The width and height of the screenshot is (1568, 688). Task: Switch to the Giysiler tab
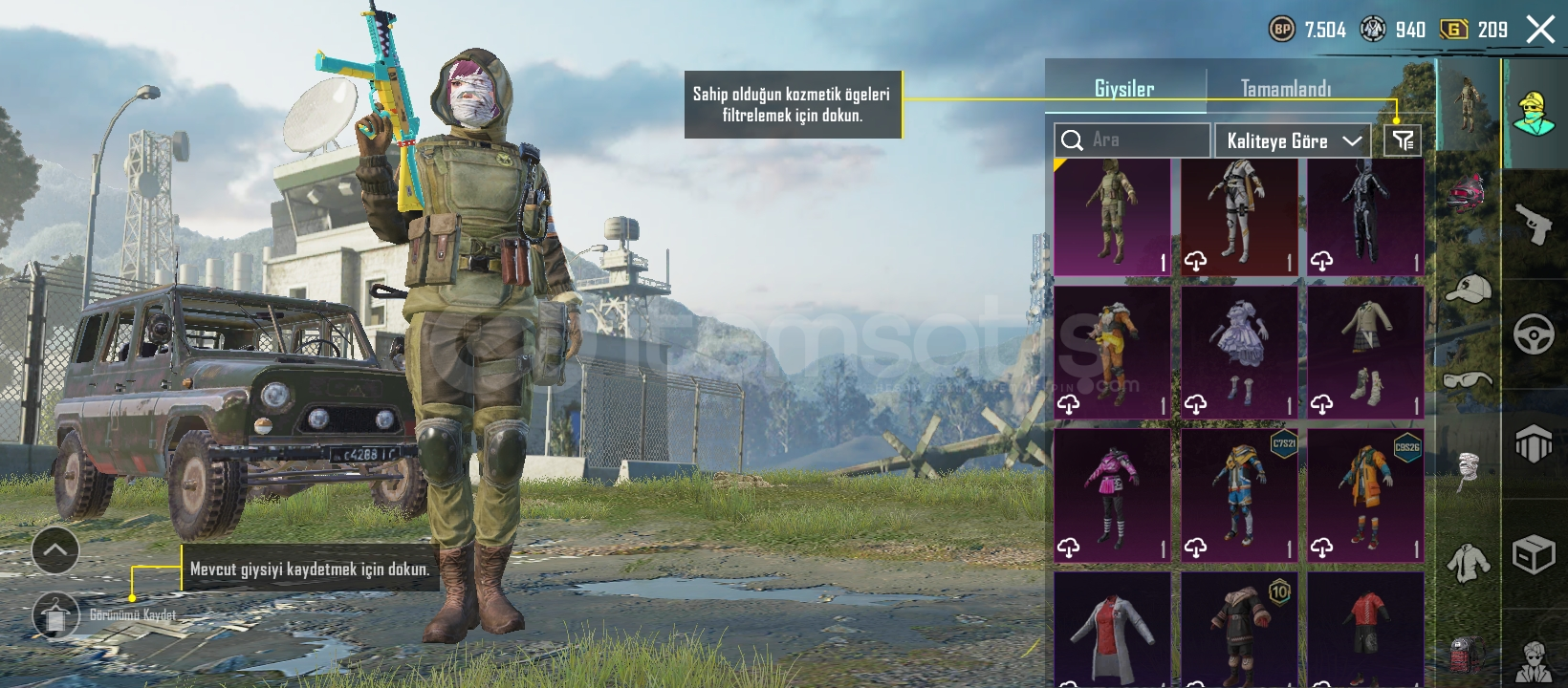pyautogui.click(x=1124, y=89)
